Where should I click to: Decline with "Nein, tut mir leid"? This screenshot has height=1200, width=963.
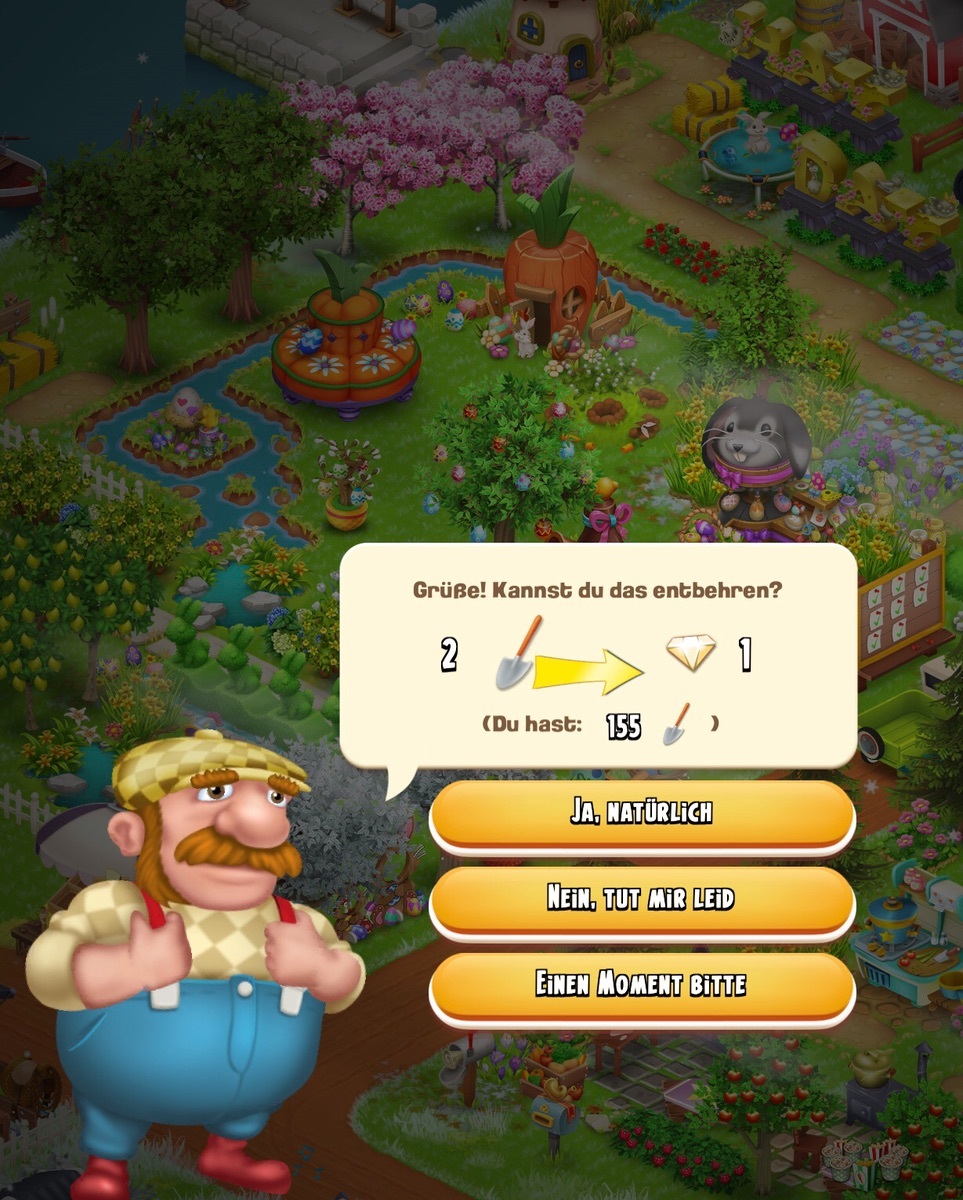pyautogui.click(x=641, y=899)
